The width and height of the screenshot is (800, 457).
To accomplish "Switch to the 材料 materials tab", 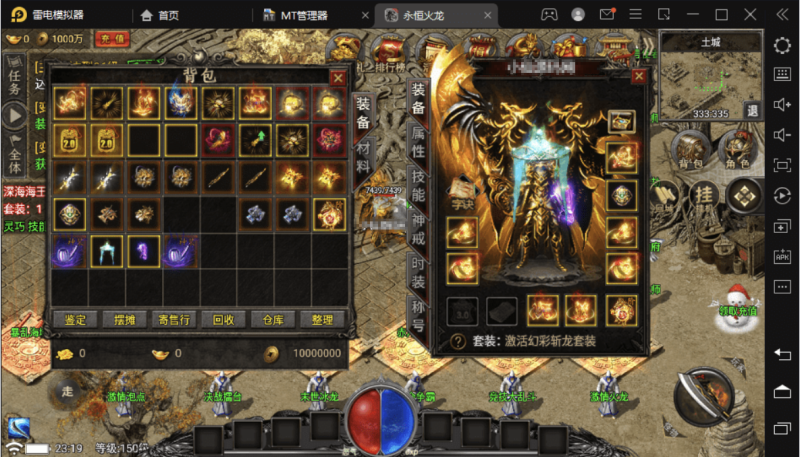I will click(x=363, y=153).
